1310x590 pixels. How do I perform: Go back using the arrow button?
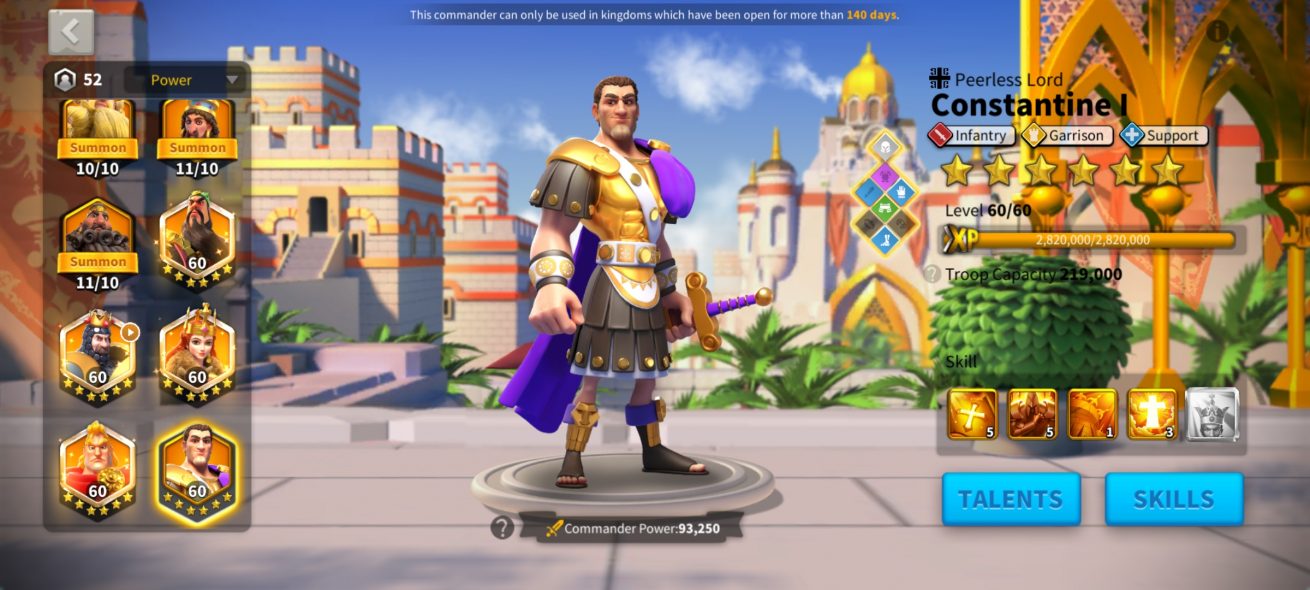[x=71, y=33]
